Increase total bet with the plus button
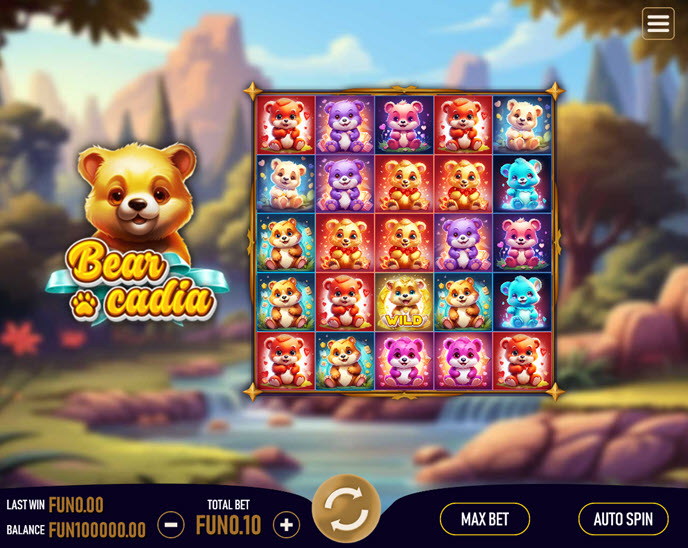Screen dimensions: 688x548 tap(287, 524)
